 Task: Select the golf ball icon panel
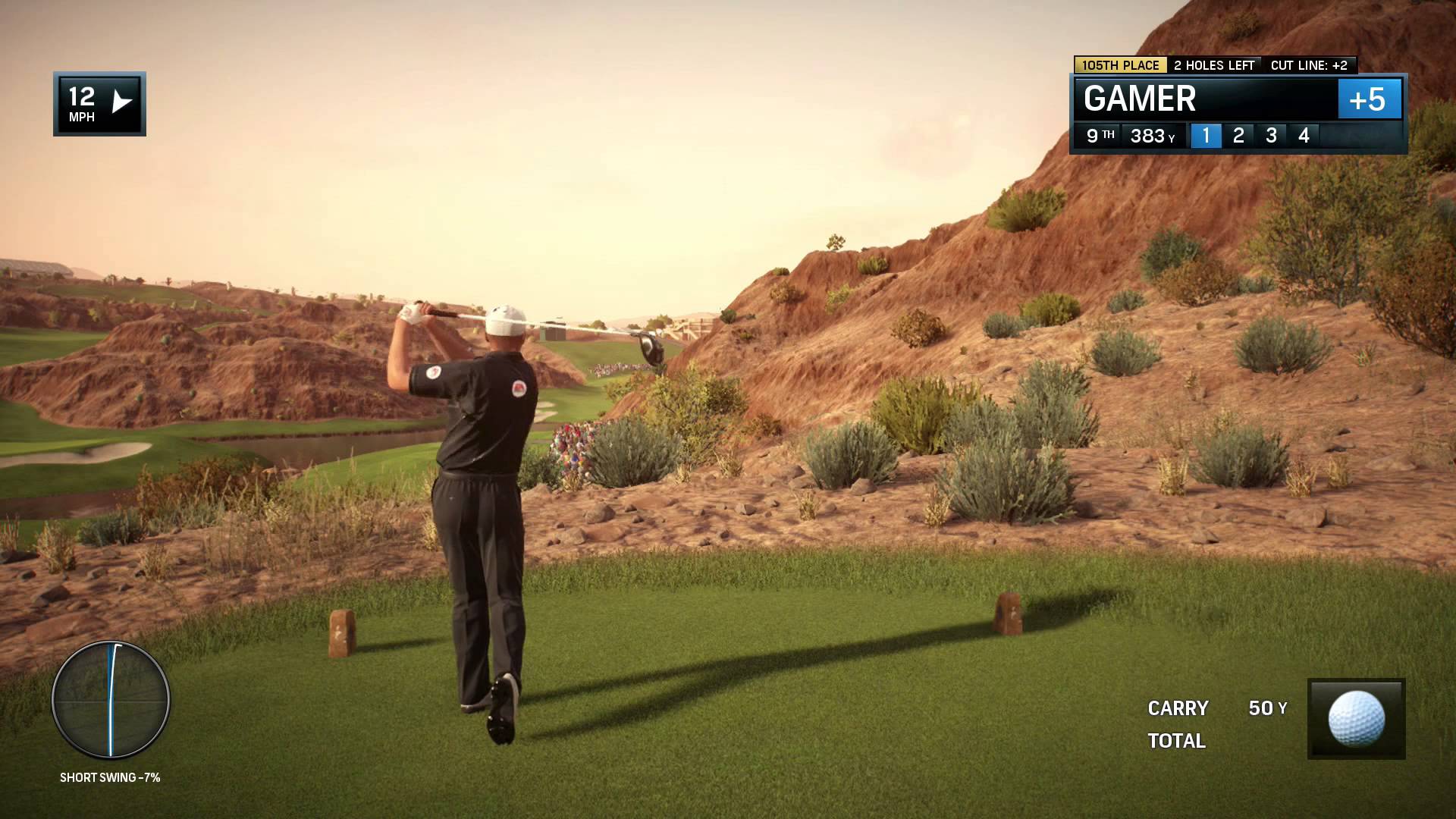pyautogui.click(x=1356, y=719)
